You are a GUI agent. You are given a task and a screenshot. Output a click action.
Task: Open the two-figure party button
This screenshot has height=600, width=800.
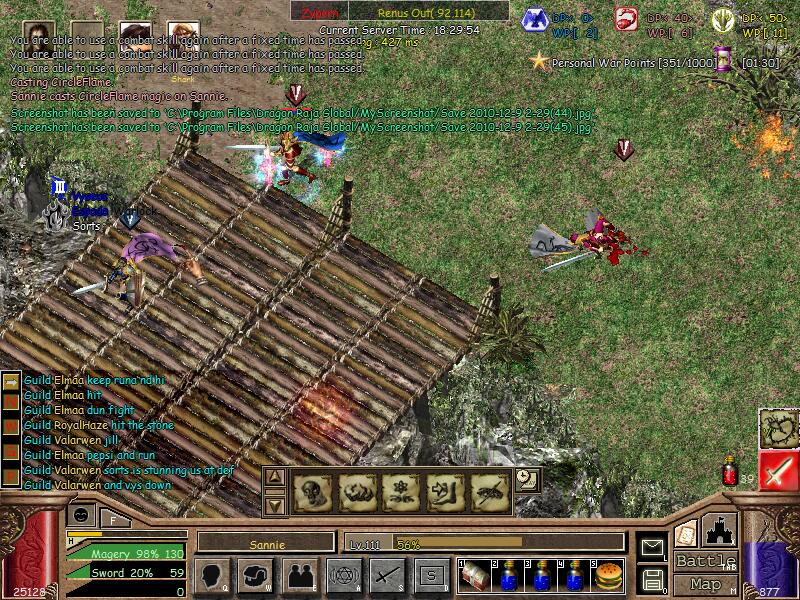[299, 575]
